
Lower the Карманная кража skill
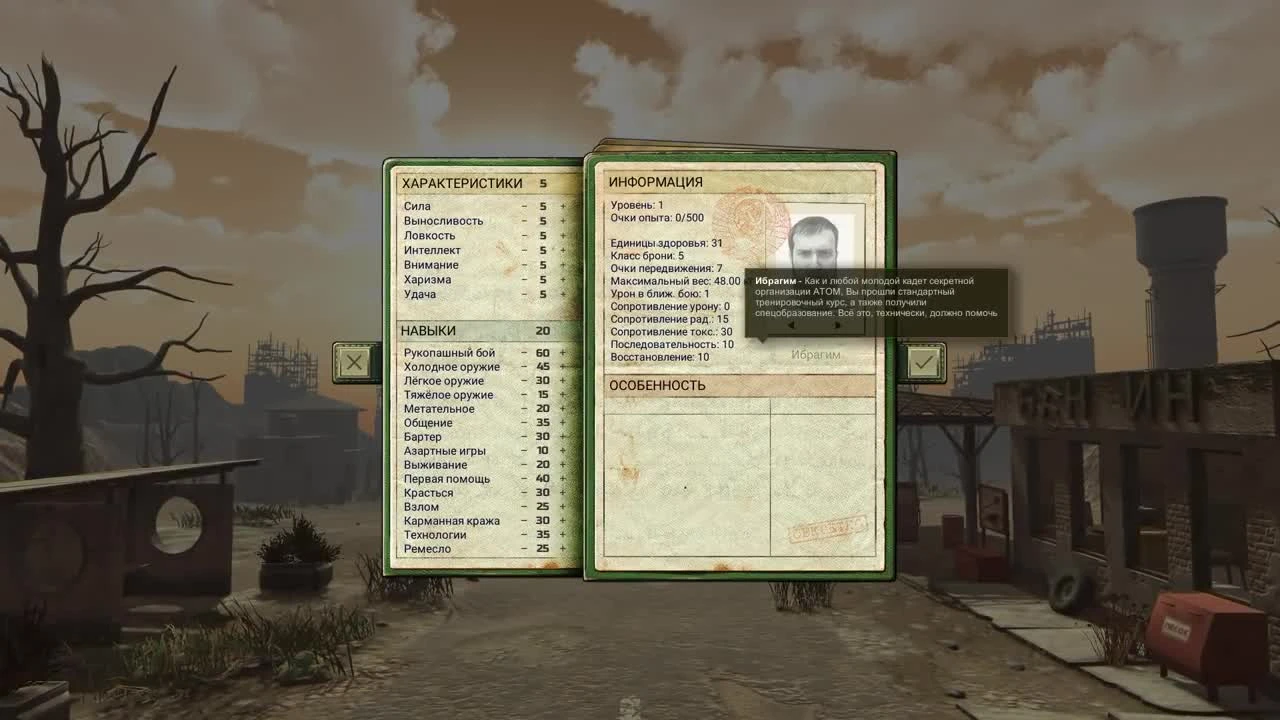(524, 520)
